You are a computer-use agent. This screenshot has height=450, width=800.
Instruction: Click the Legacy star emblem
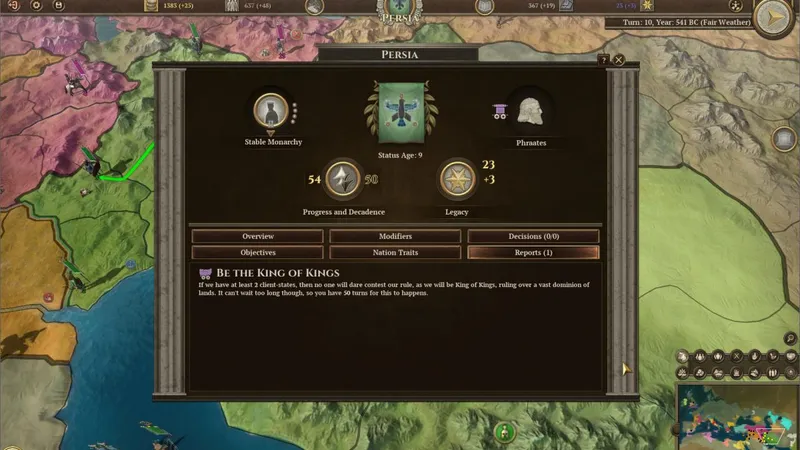tap(457, 180)
